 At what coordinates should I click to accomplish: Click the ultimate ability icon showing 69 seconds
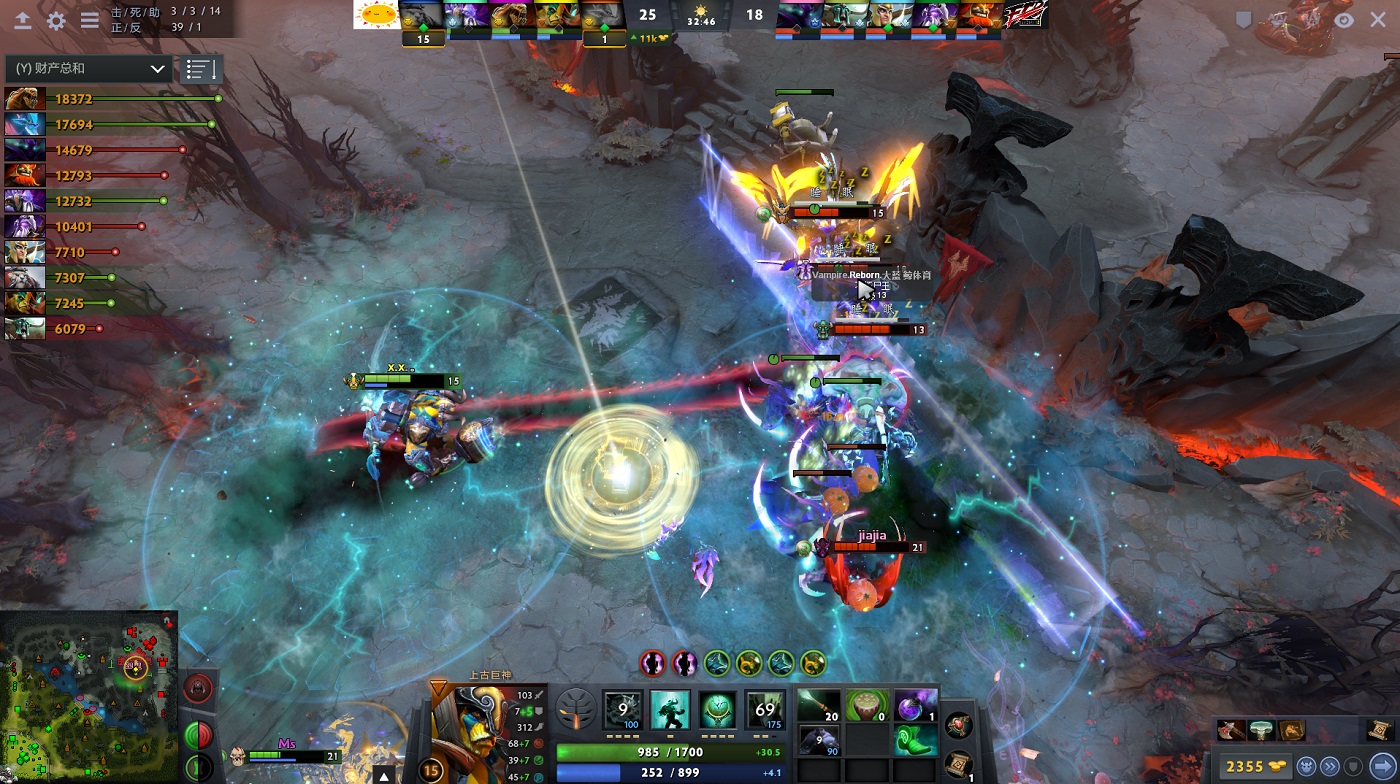[x=765, y=708]
